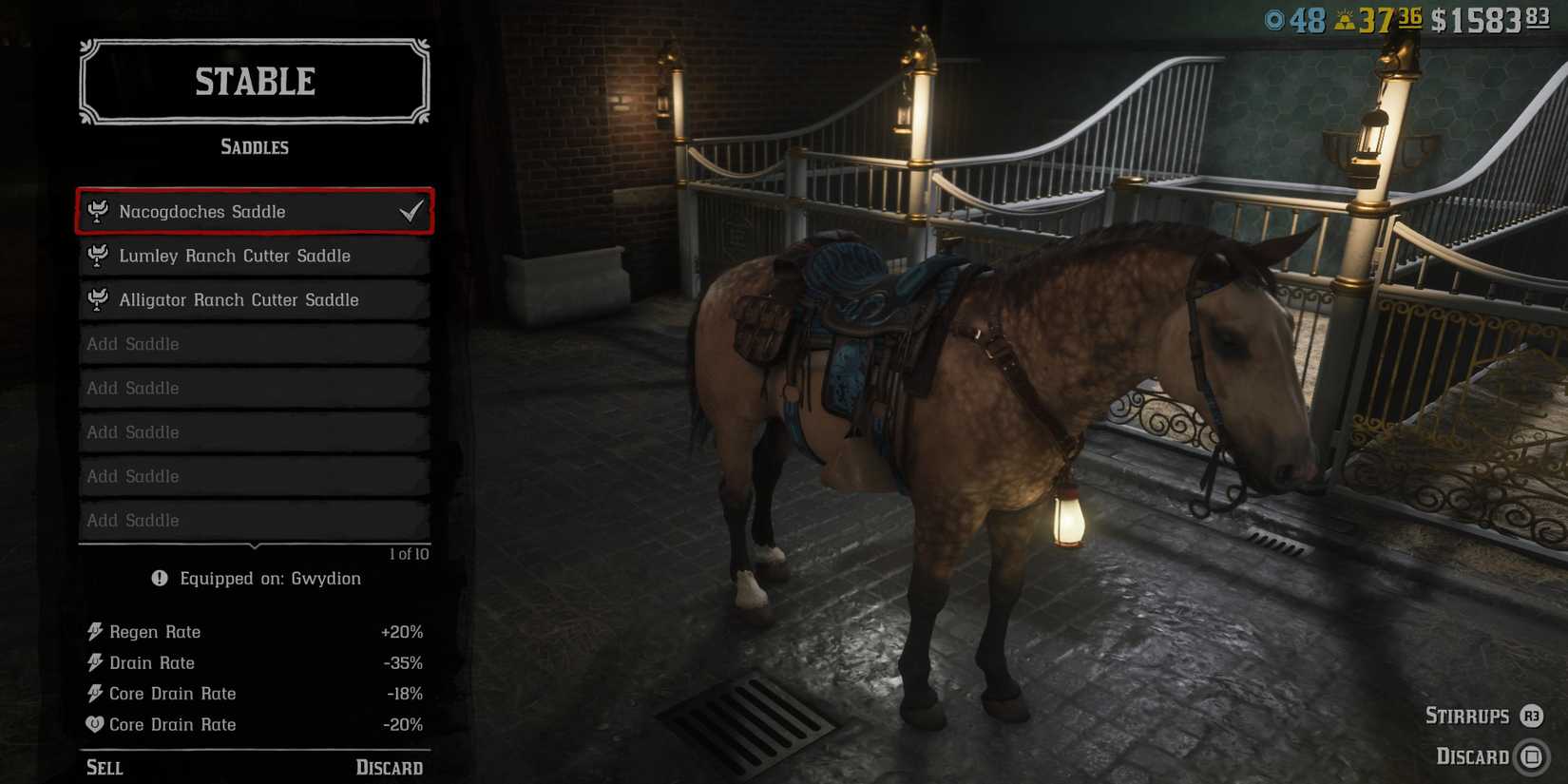Click the Saddles section header

click(x=253, y=146)
